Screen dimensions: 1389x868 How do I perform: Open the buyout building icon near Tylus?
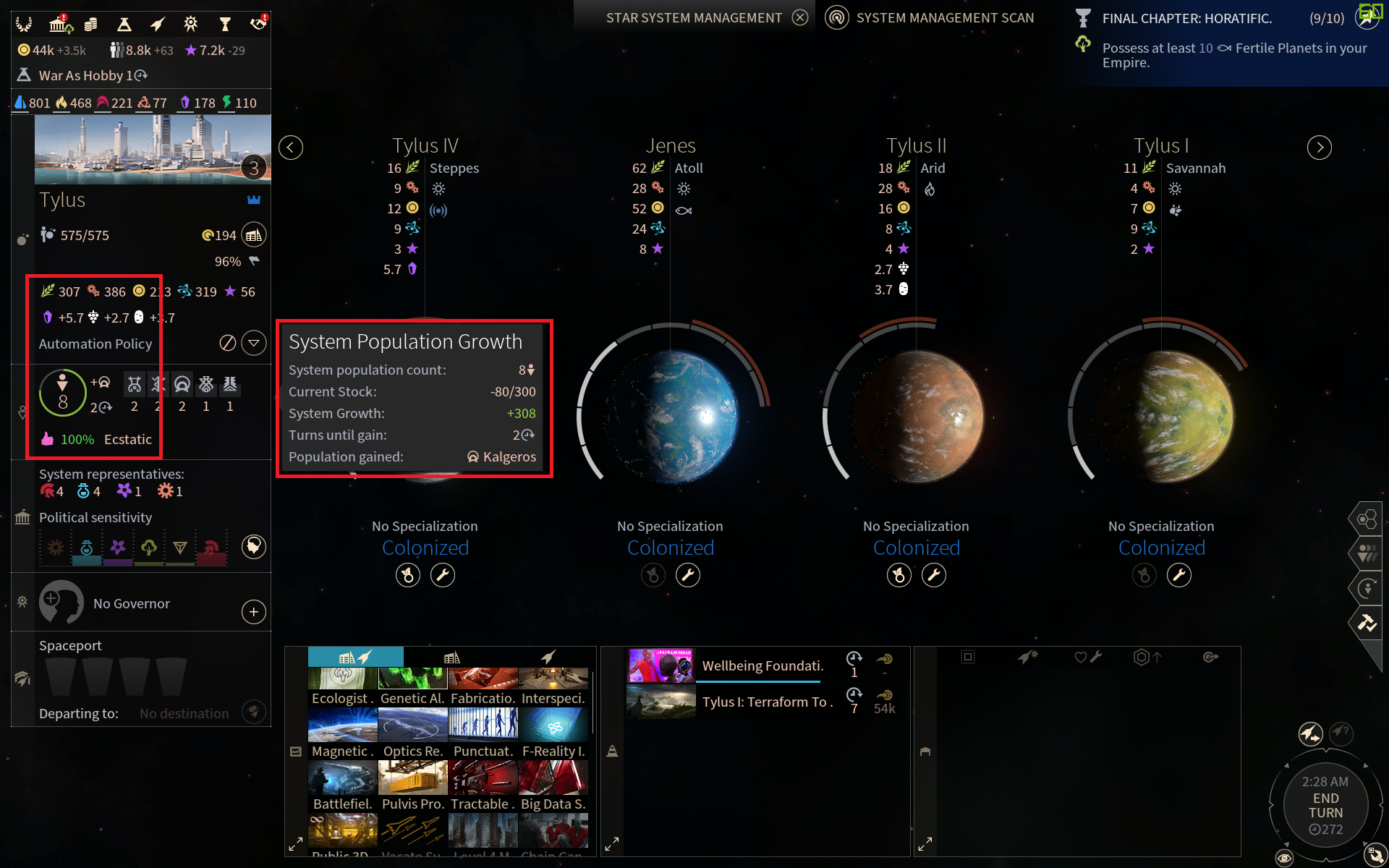point(253,235)
